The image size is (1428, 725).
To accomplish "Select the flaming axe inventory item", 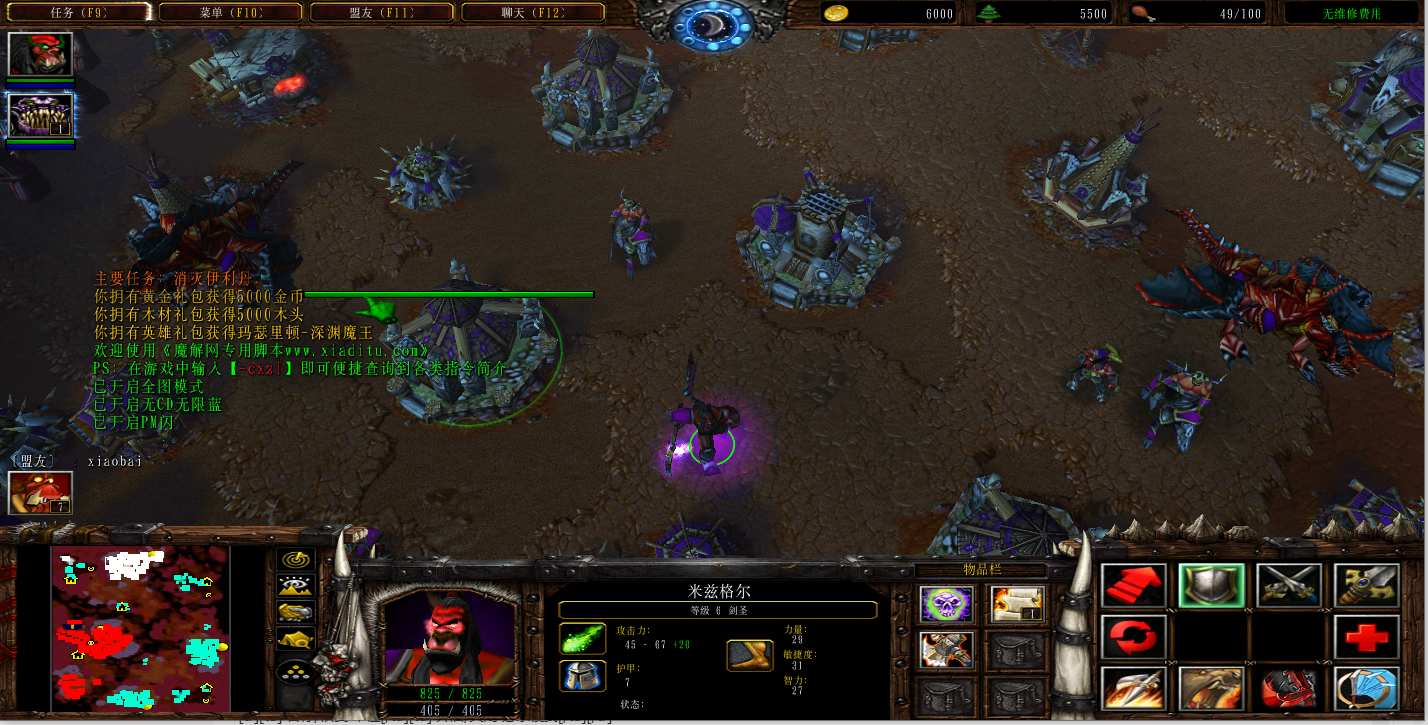I will [946, 650].
